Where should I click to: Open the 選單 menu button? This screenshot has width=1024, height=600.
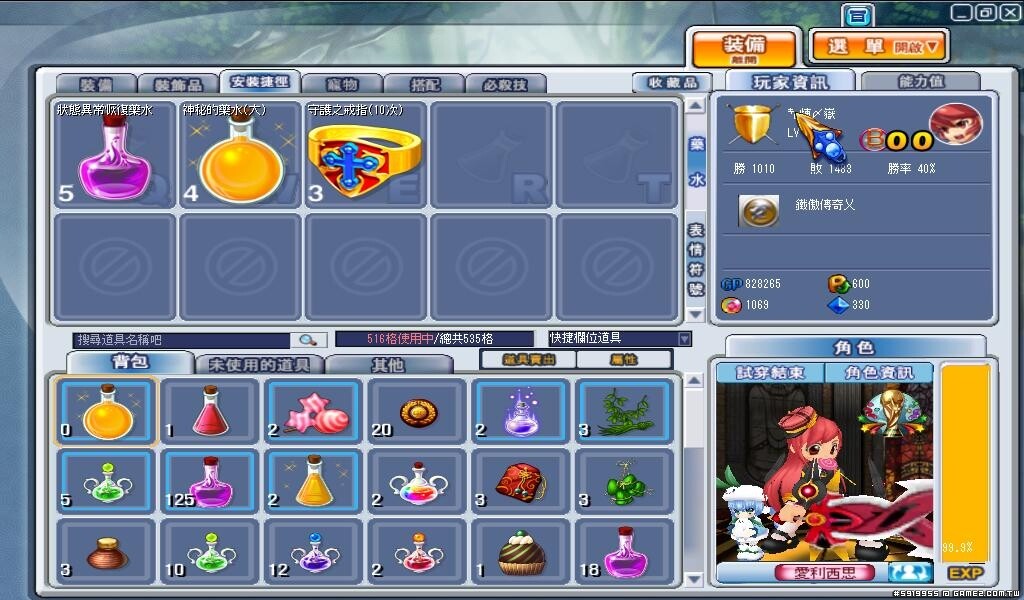tap(878, 45)
